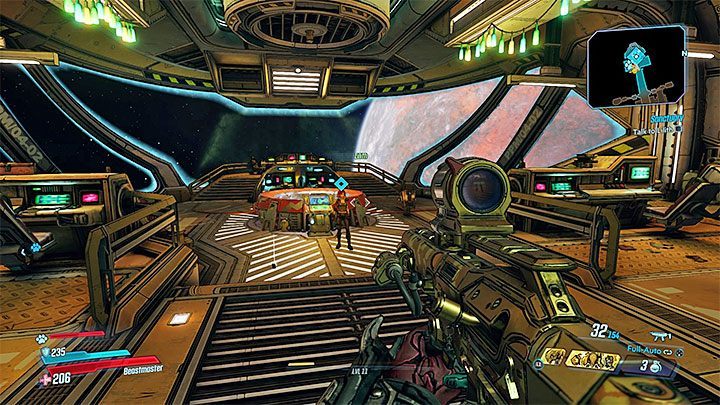The height and width of the screenshot is (405, 720).
Task: Click the diamond waypoint marker above Lilith
Action: point(341,185)
